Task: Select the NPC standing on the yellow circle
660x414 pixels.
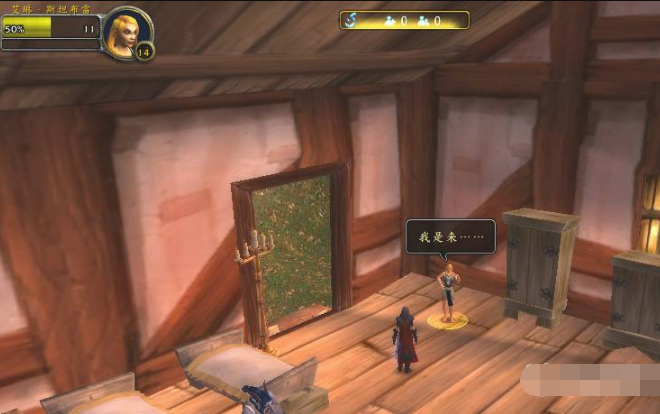Action: (449, 292)
